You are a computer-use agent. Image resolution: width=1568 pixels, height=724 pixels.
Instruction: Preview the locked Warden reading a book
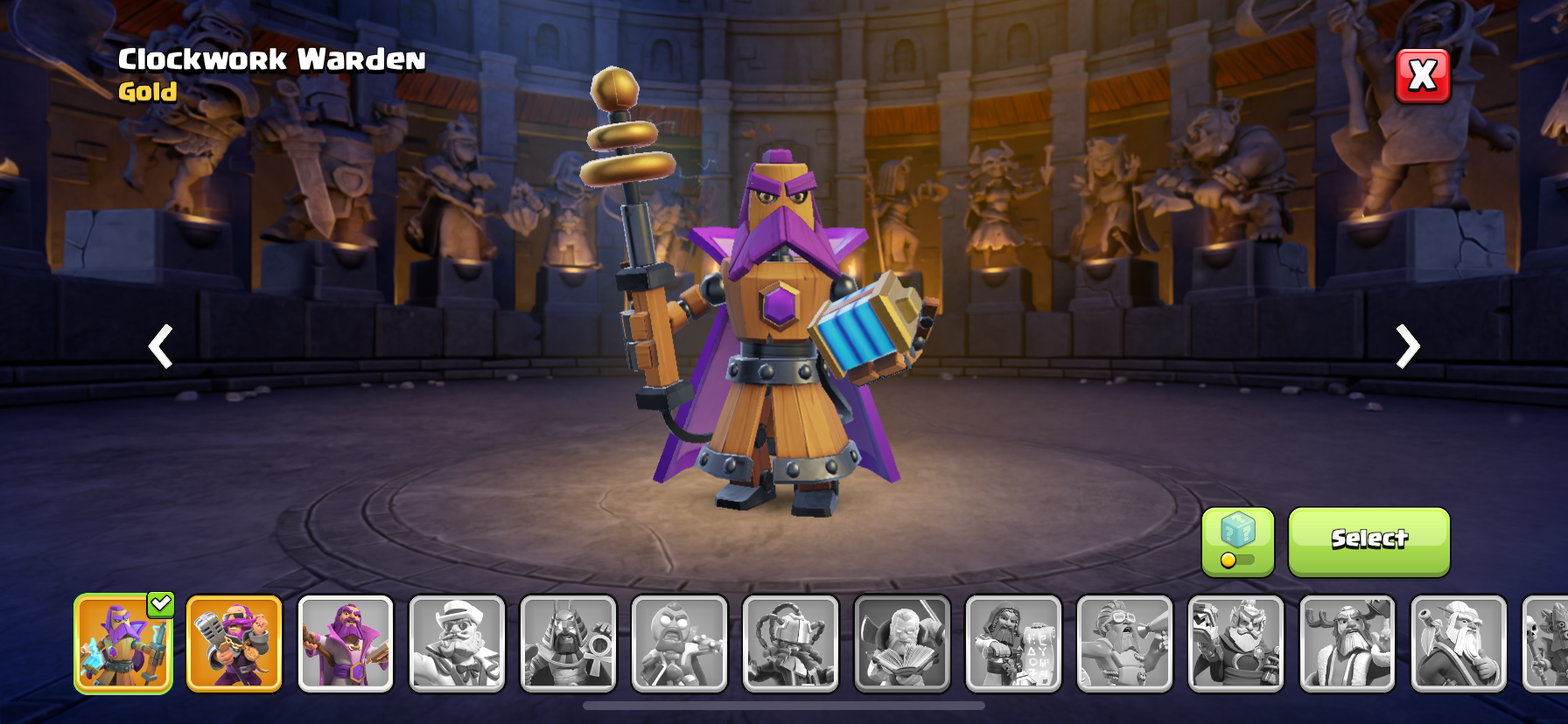click(x=902, y=644)
